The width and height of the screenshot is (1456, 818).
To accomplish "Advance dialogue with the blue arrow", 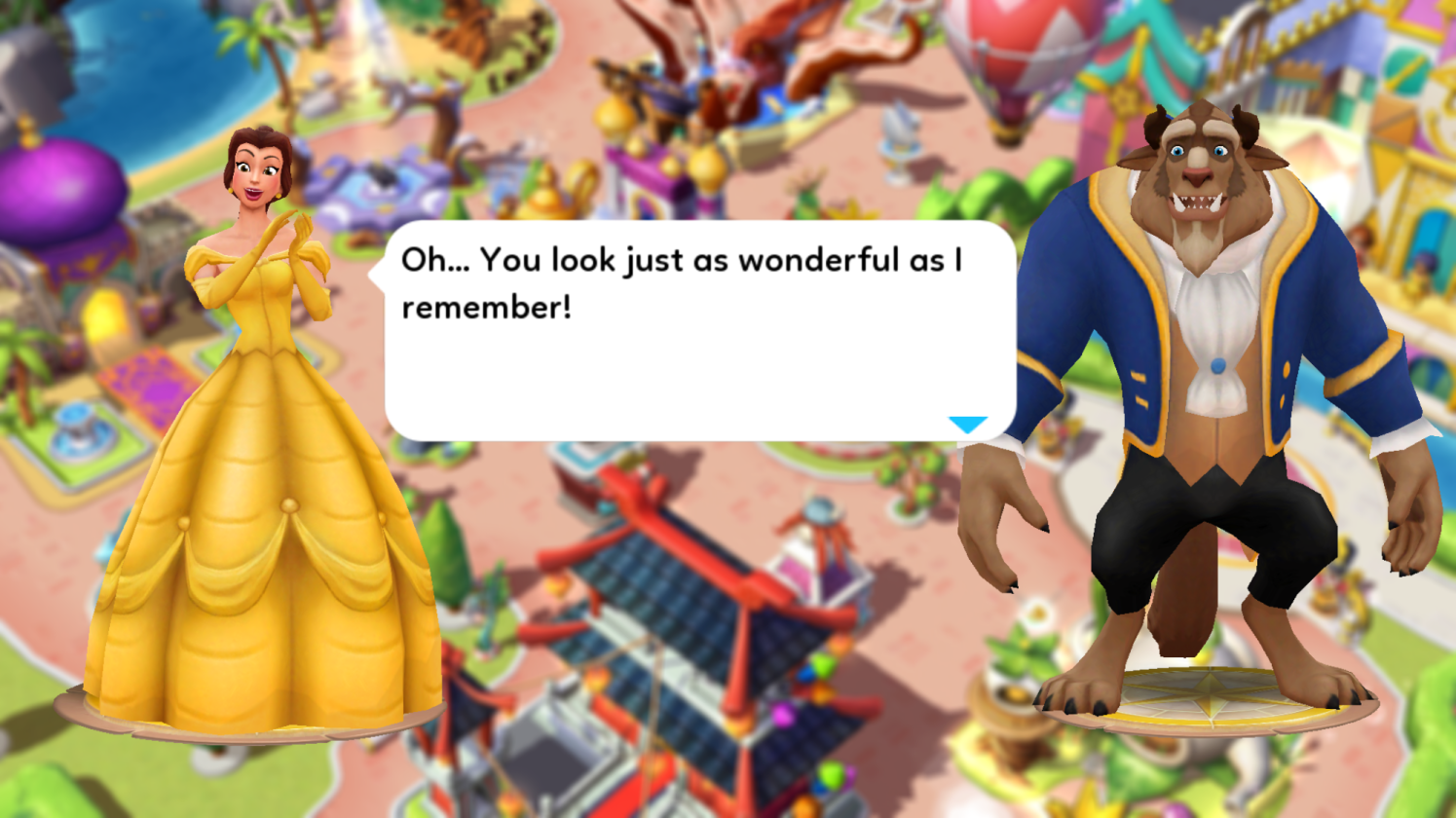I will [x=967, y=425].
